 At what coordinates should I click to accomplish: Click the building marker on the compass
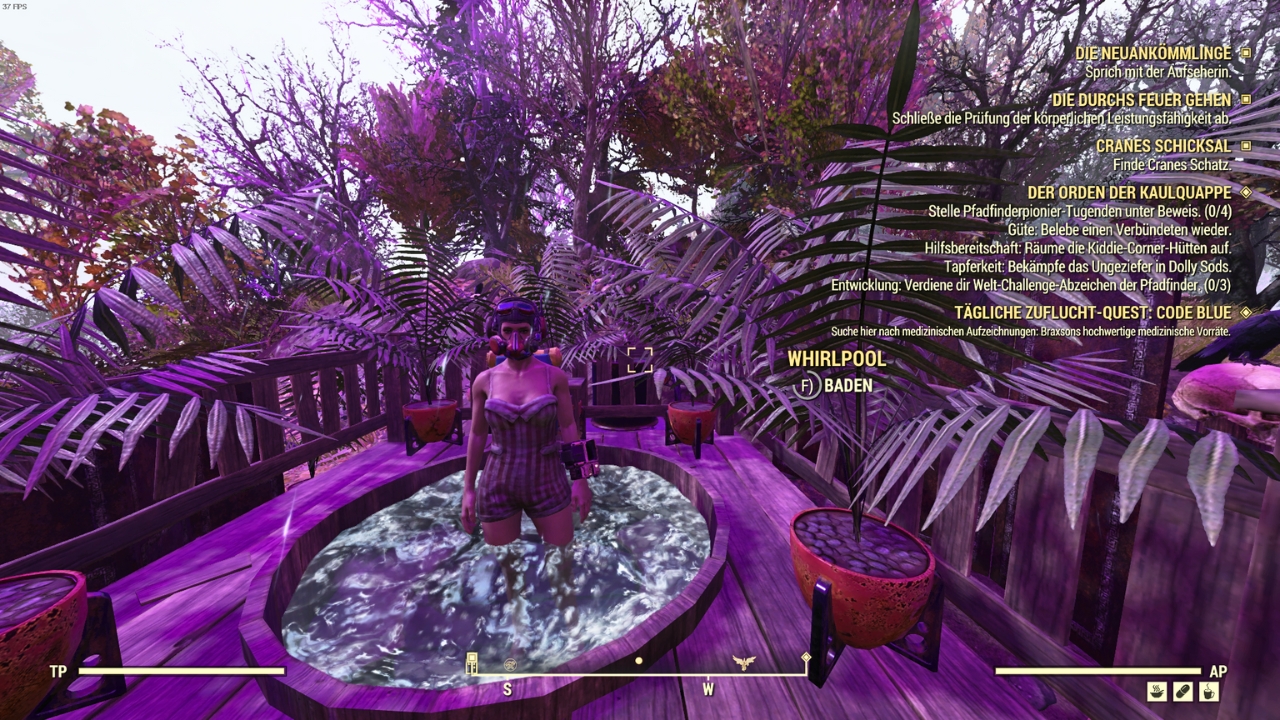point(472,662)
